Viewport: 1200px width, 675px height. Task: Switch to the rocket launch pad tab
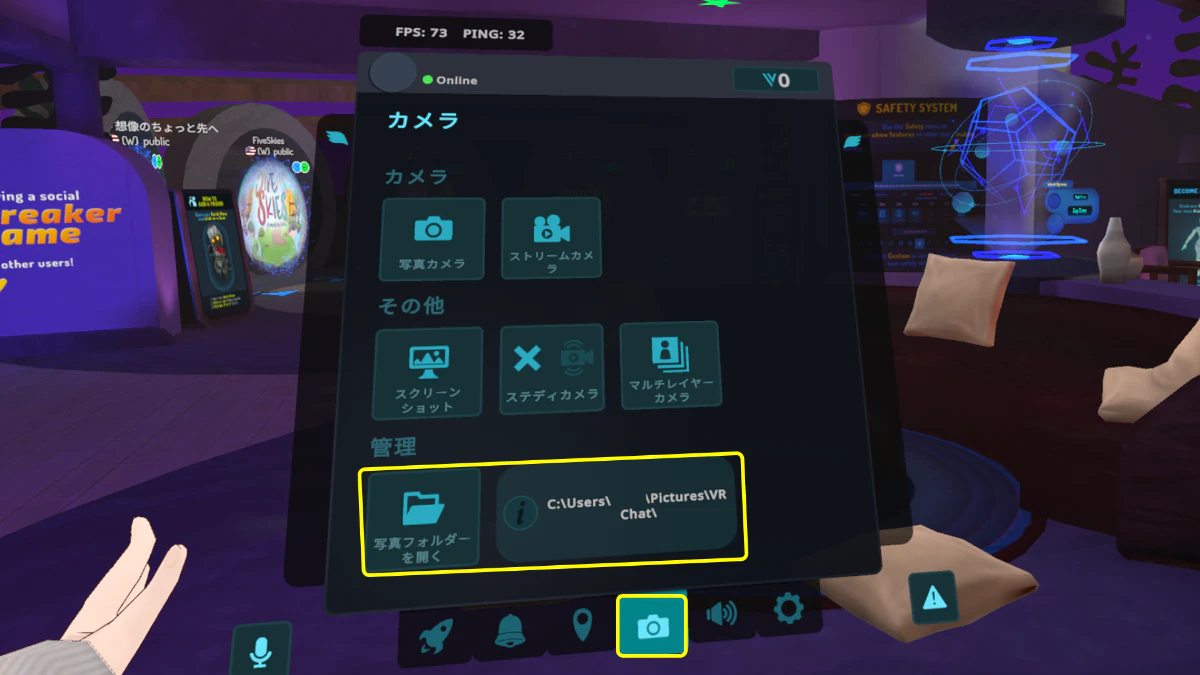433,634
